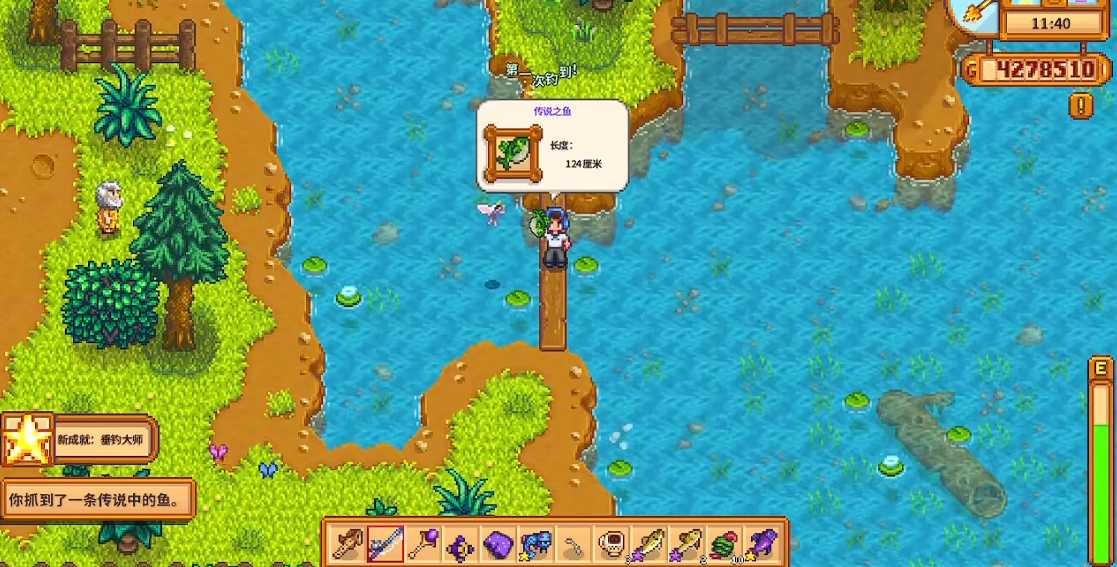Select the dark purple spiked item slot
Screen dimensions: 1117x567
tap(460, 545)
